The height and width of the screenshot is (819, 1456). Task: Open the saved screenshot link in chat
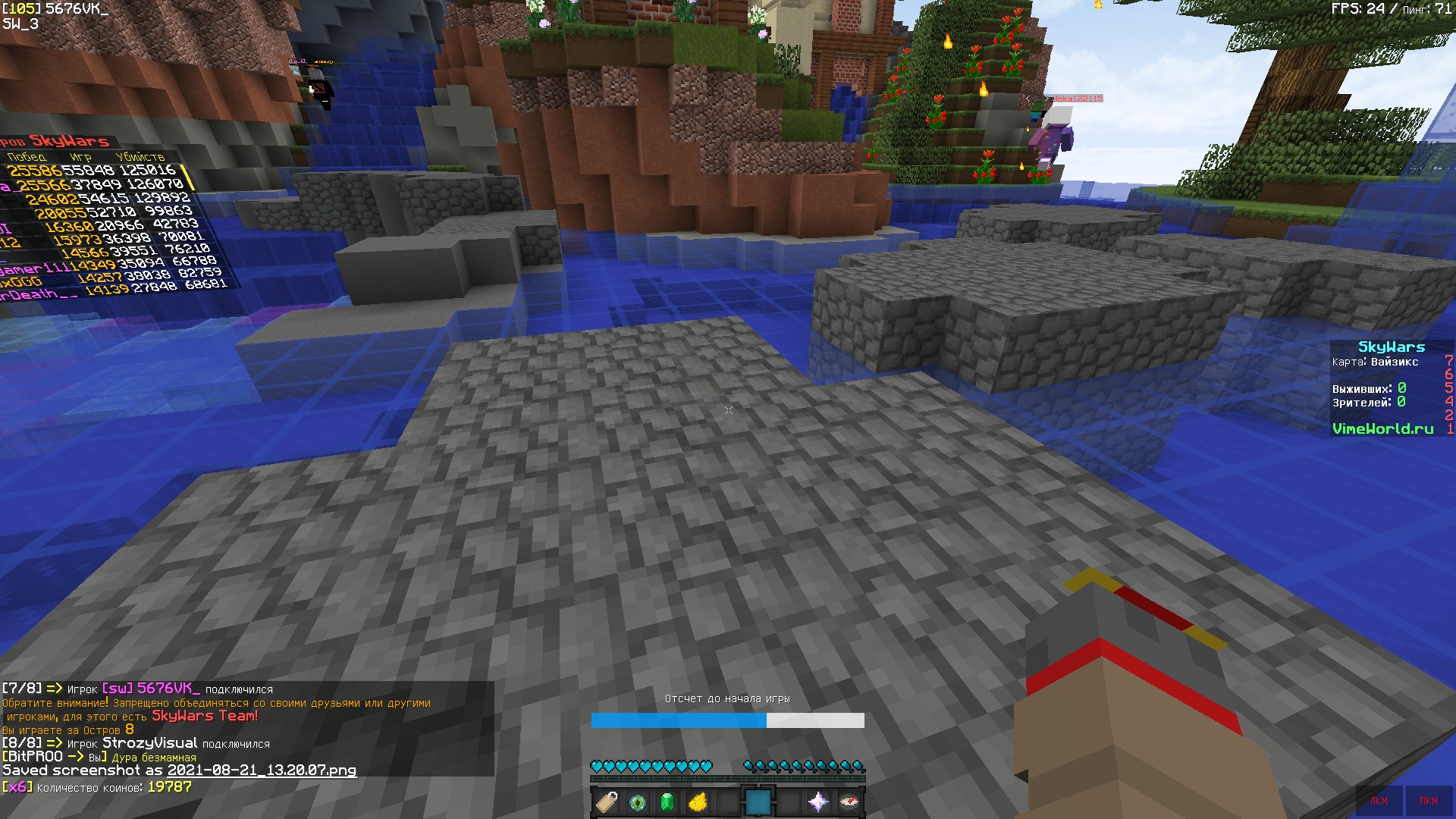point(262,770)
